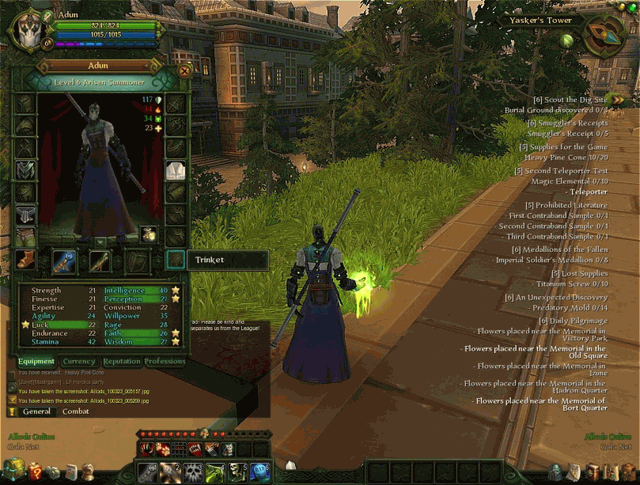Switch chat to the Combat tab
Screen dimensions: 640x485
point(76,411)
